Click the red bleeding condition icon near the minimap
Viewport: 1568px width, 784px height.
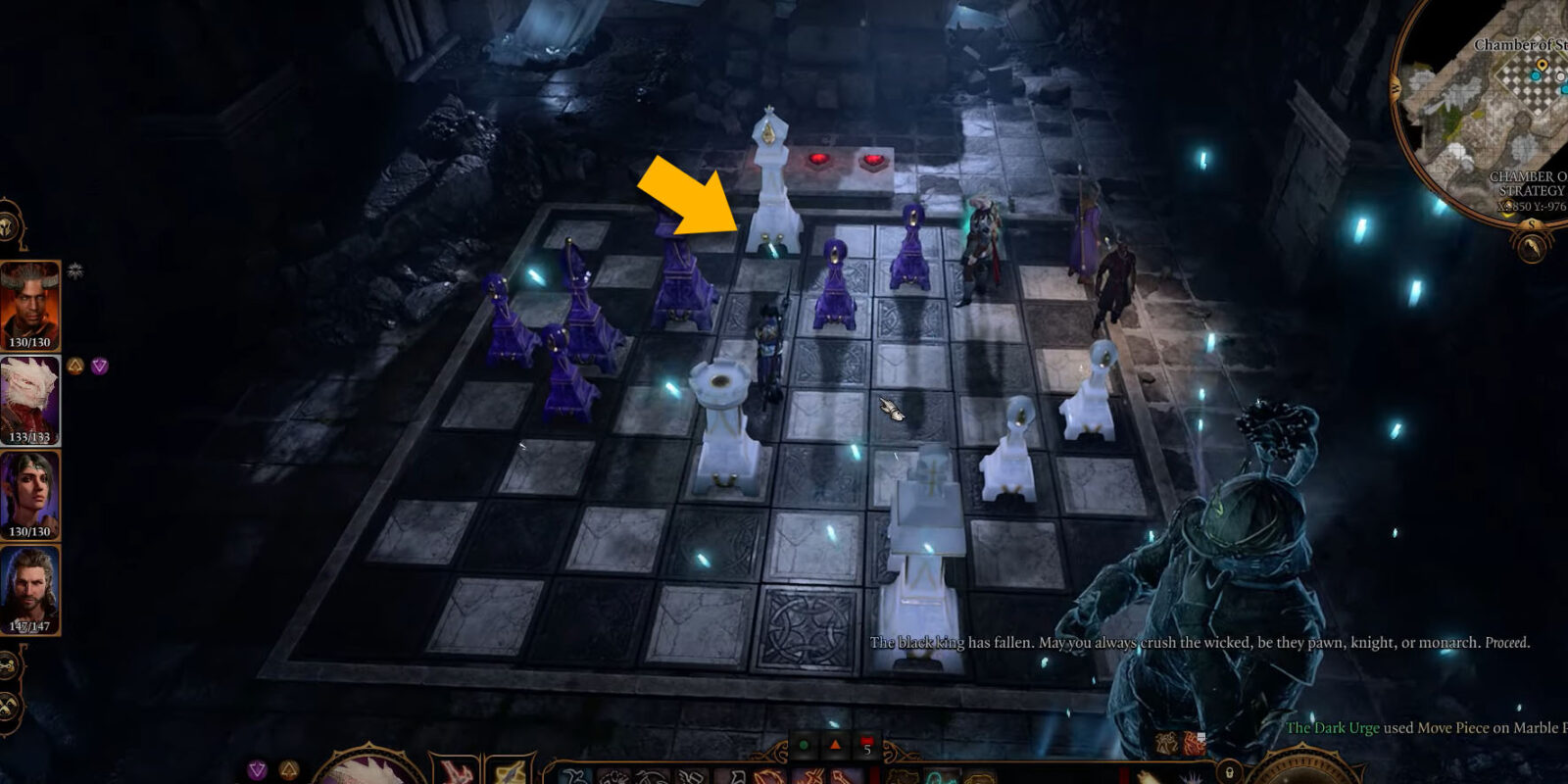[x=1194, y=741]
